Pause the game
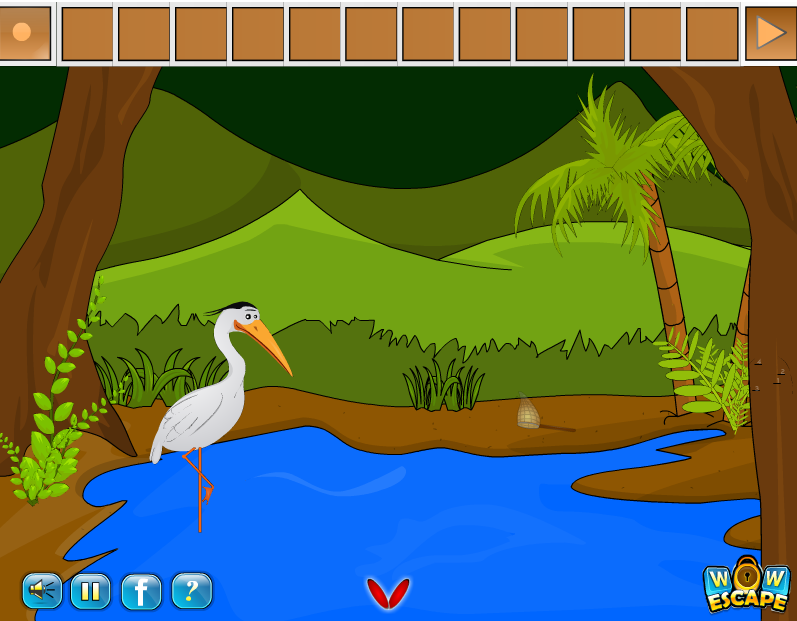 [x=90, y=591]
